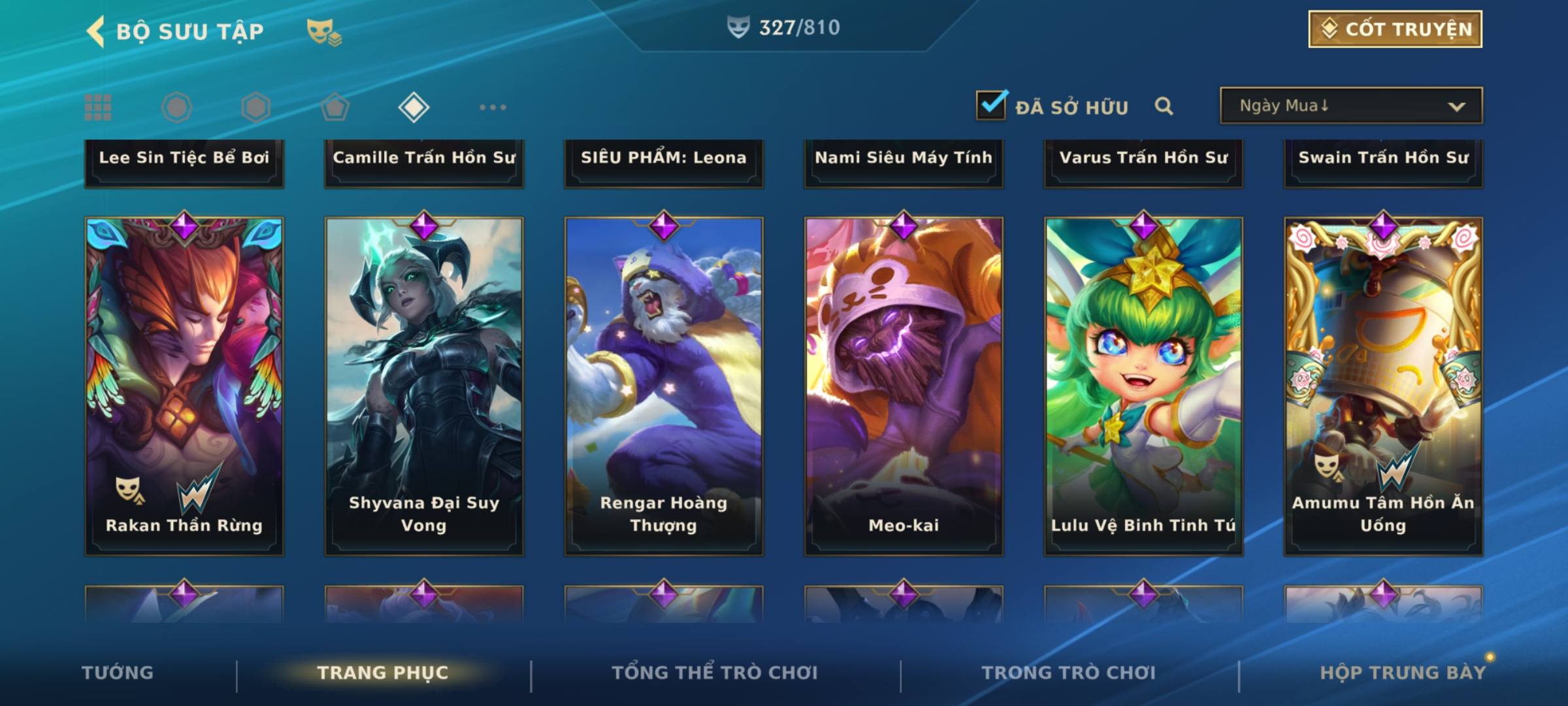Select the pentagon rarity filter icon
The image size is (1568, 706).
(335, 107)
